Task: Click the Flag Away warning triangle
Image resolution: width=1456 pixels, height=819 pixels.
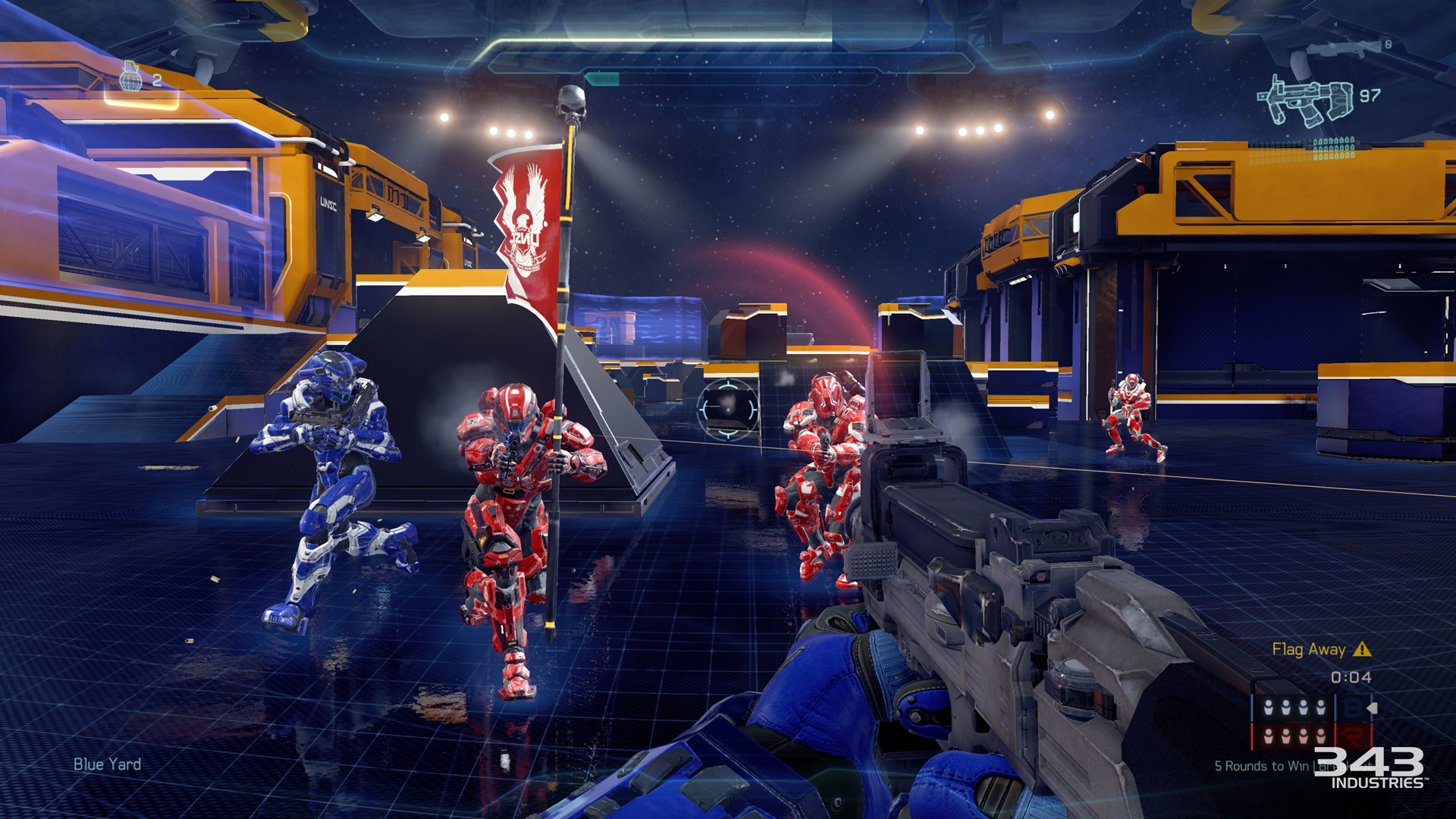Action: click(1362, 649)
